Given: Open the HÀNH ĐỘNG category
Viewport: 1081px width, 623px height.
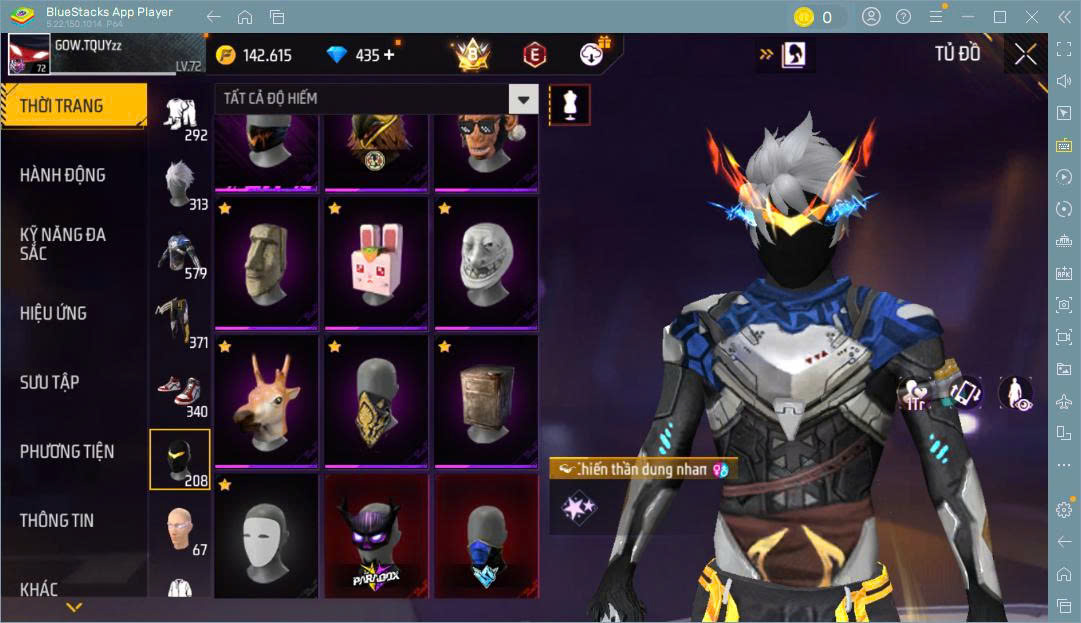Looking at the screenshot, I should (x=62, y=175).
